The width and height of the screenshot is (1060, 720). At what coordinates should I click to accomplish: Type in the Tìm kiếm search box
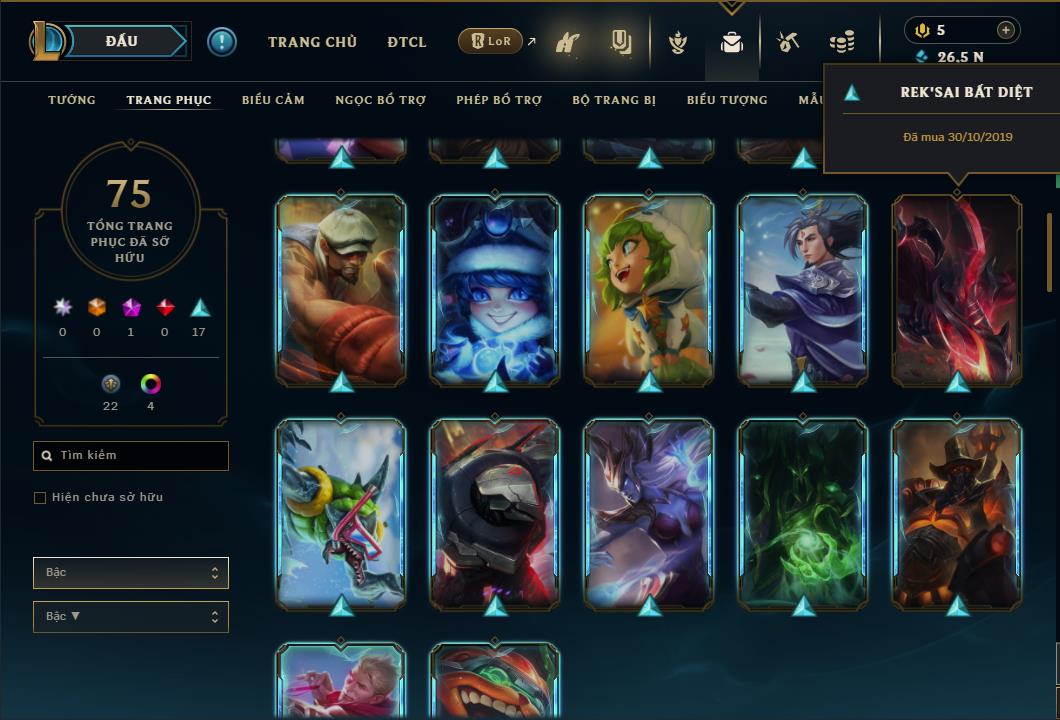[x=140, y=456]
